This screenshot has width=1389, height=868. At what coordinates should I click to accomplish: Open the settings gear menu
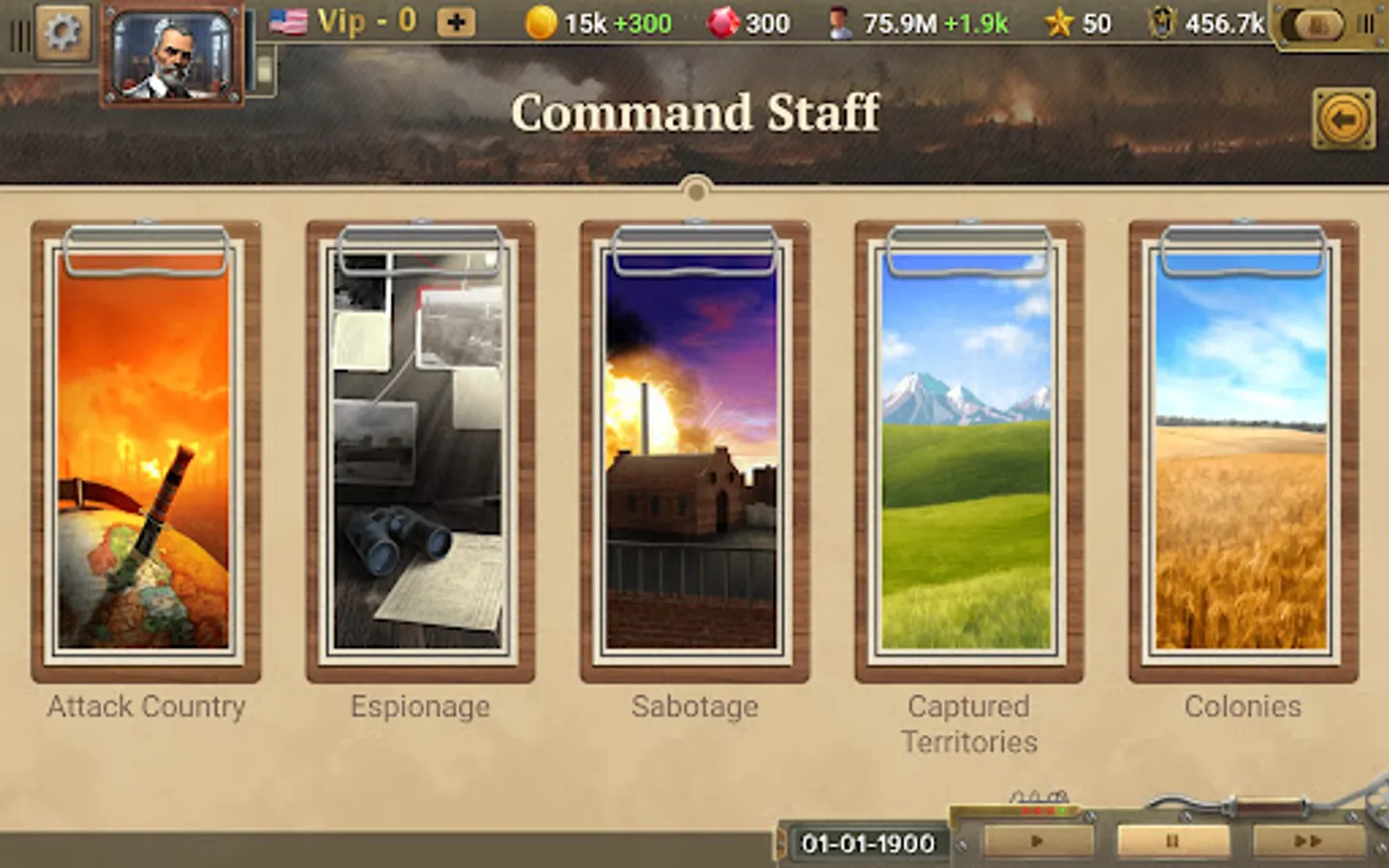[62, 27]
